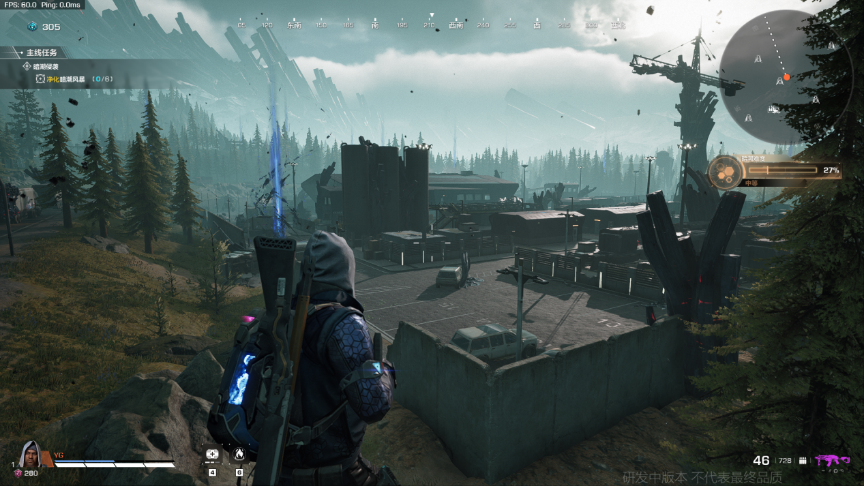Click the hooded character portrait
Viewport: 864px width, 486px height.
pyautogui.click(x=30, y=453)
